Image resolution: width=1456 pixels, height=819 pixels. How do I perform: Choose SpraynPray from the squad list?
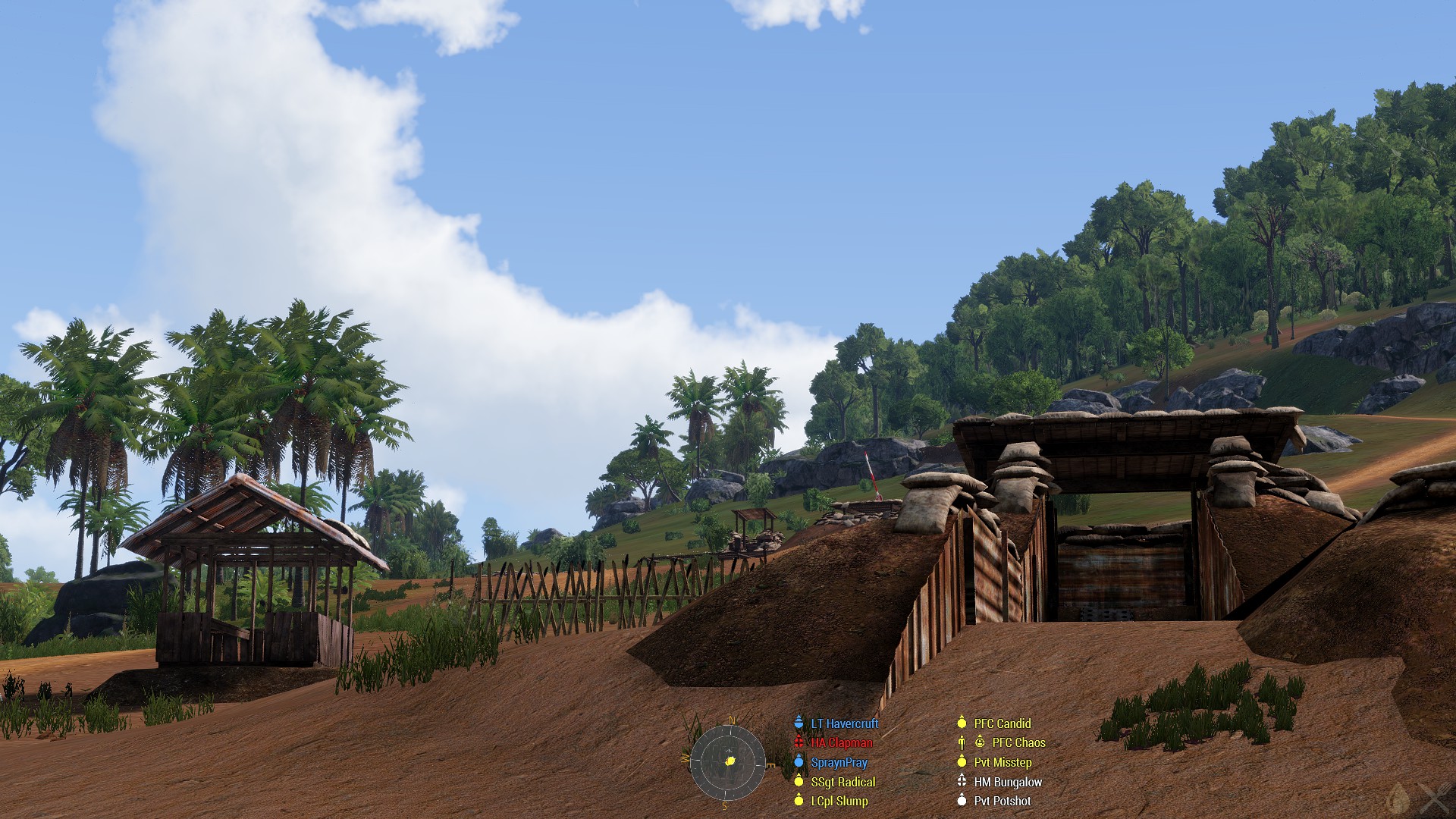pos(839,762)
